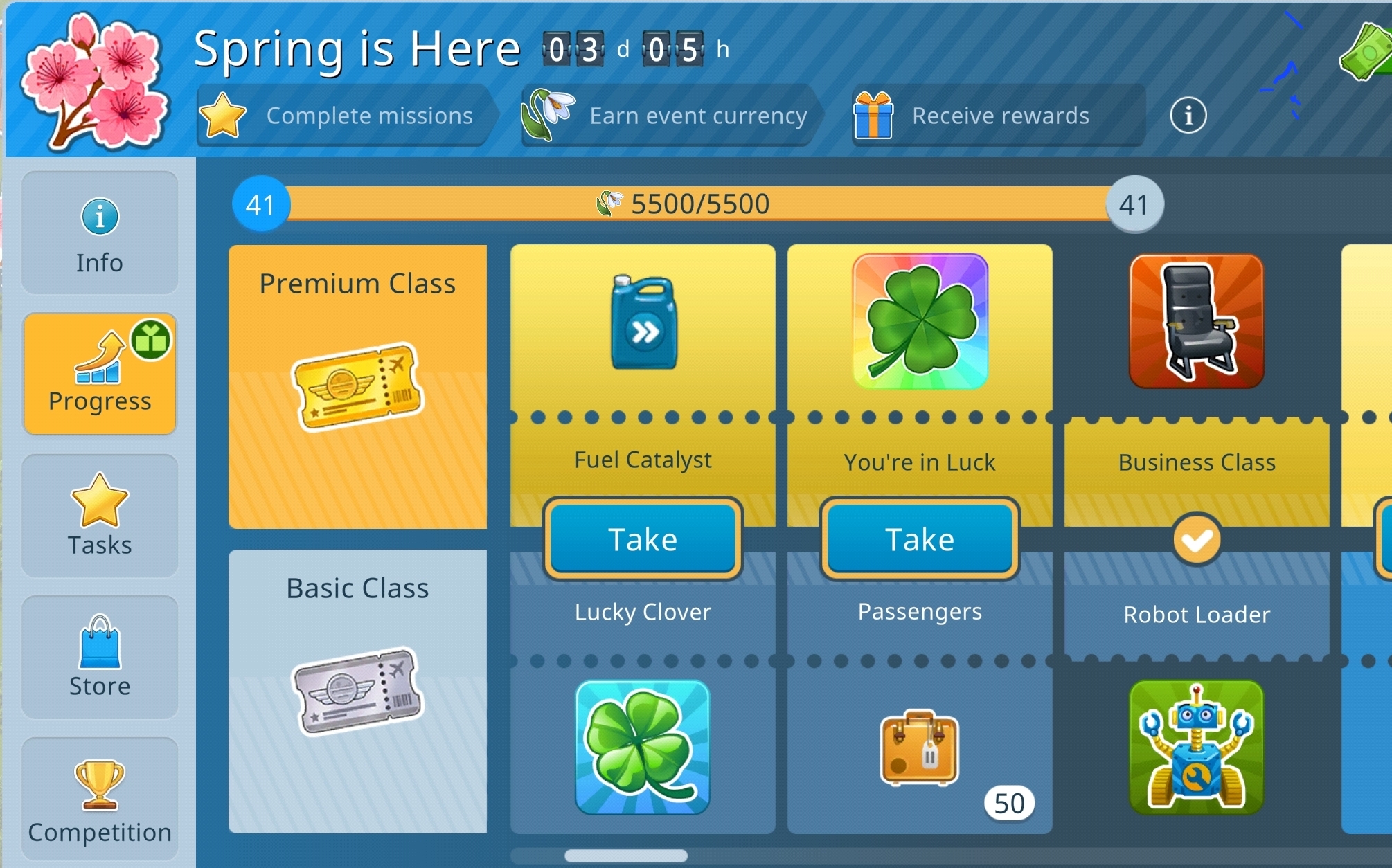Open the Info tab in sidebar
Viewport: 1392px width, 868px height.
tap(100, 233)
